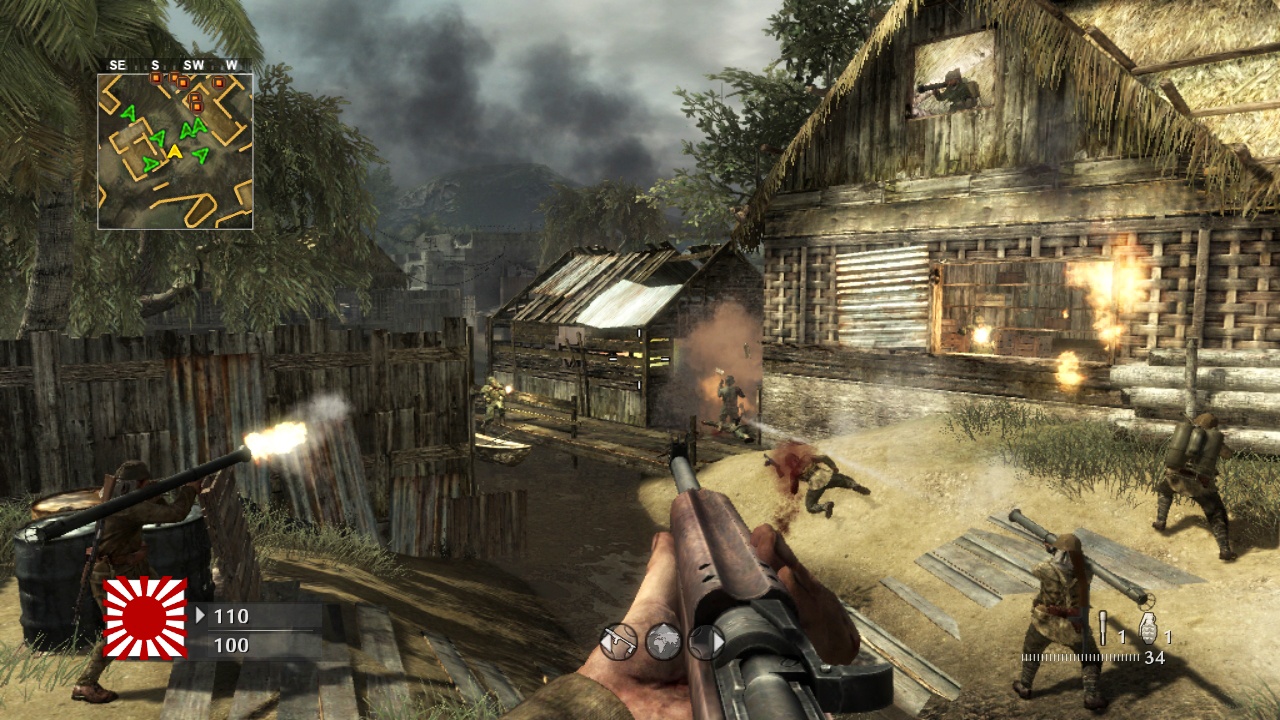Open the minimap in the corner
Image resolution: width=1280 pixels, height=720 pixels.
tap(175, 150)
